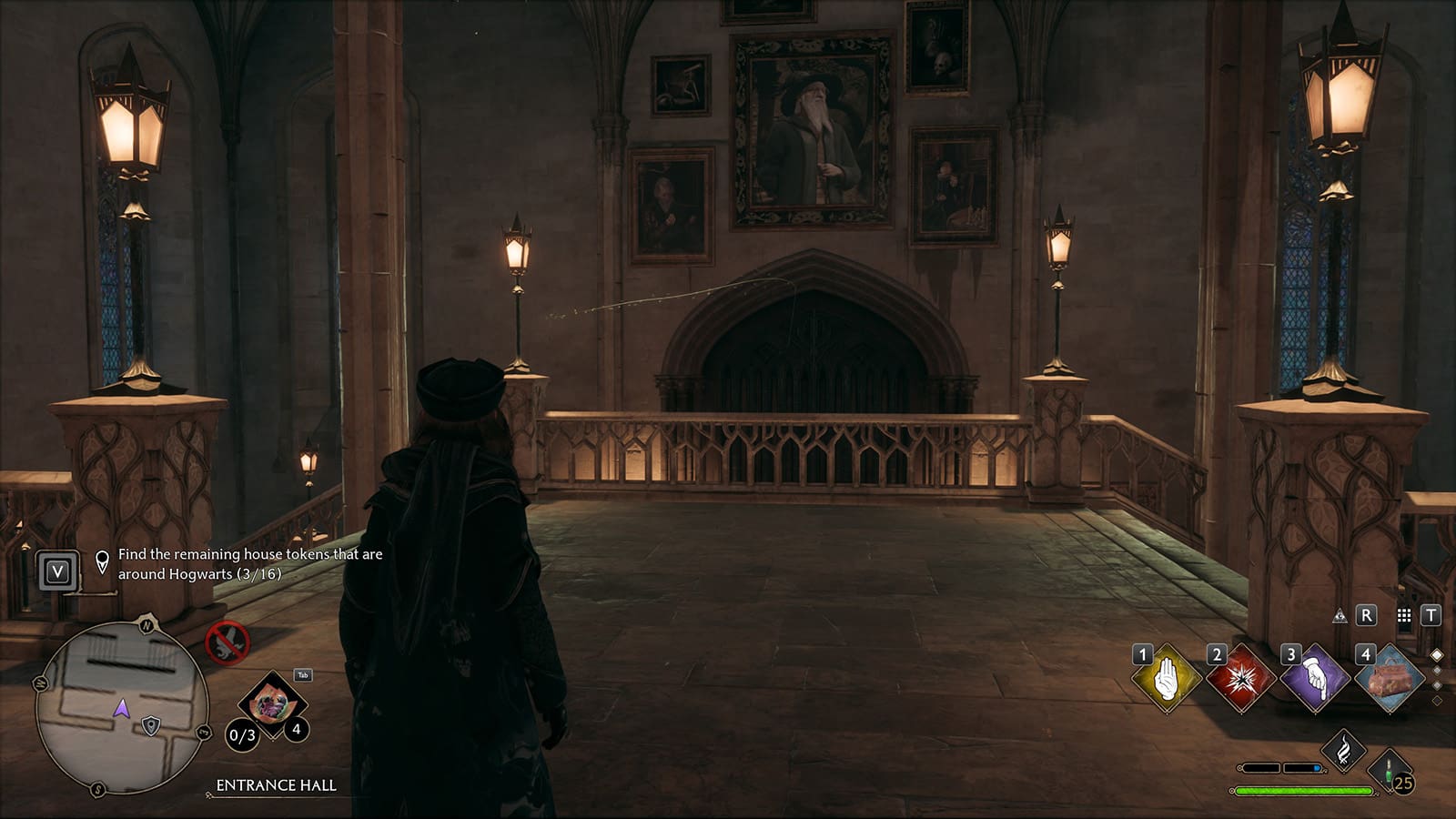Click the T button prompt
Image resolution: width=1456 pixels, height=819 pixels.
[1431, 615]
